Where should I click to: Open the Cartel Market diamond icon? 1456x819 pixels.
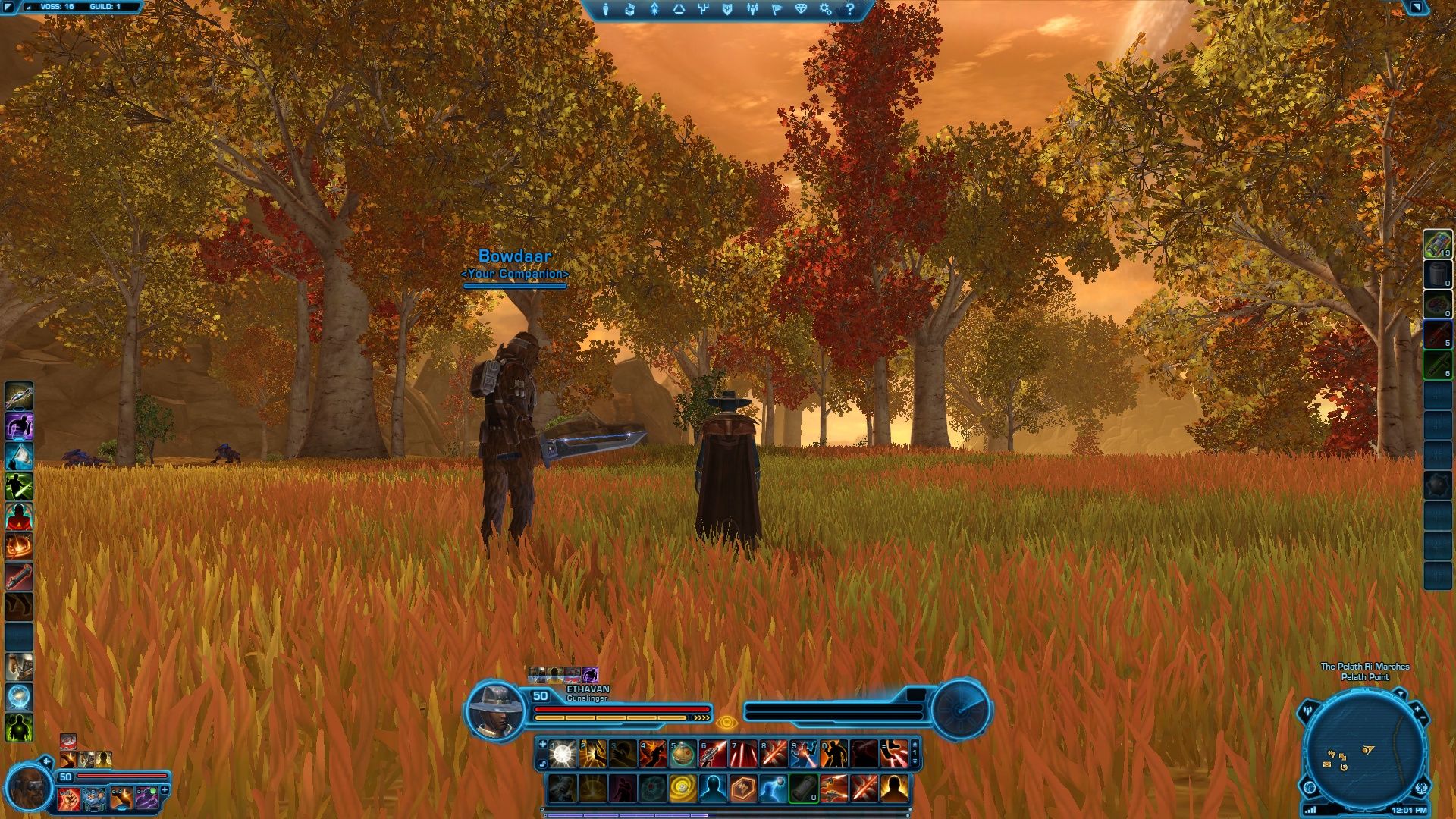pos(802,10)
